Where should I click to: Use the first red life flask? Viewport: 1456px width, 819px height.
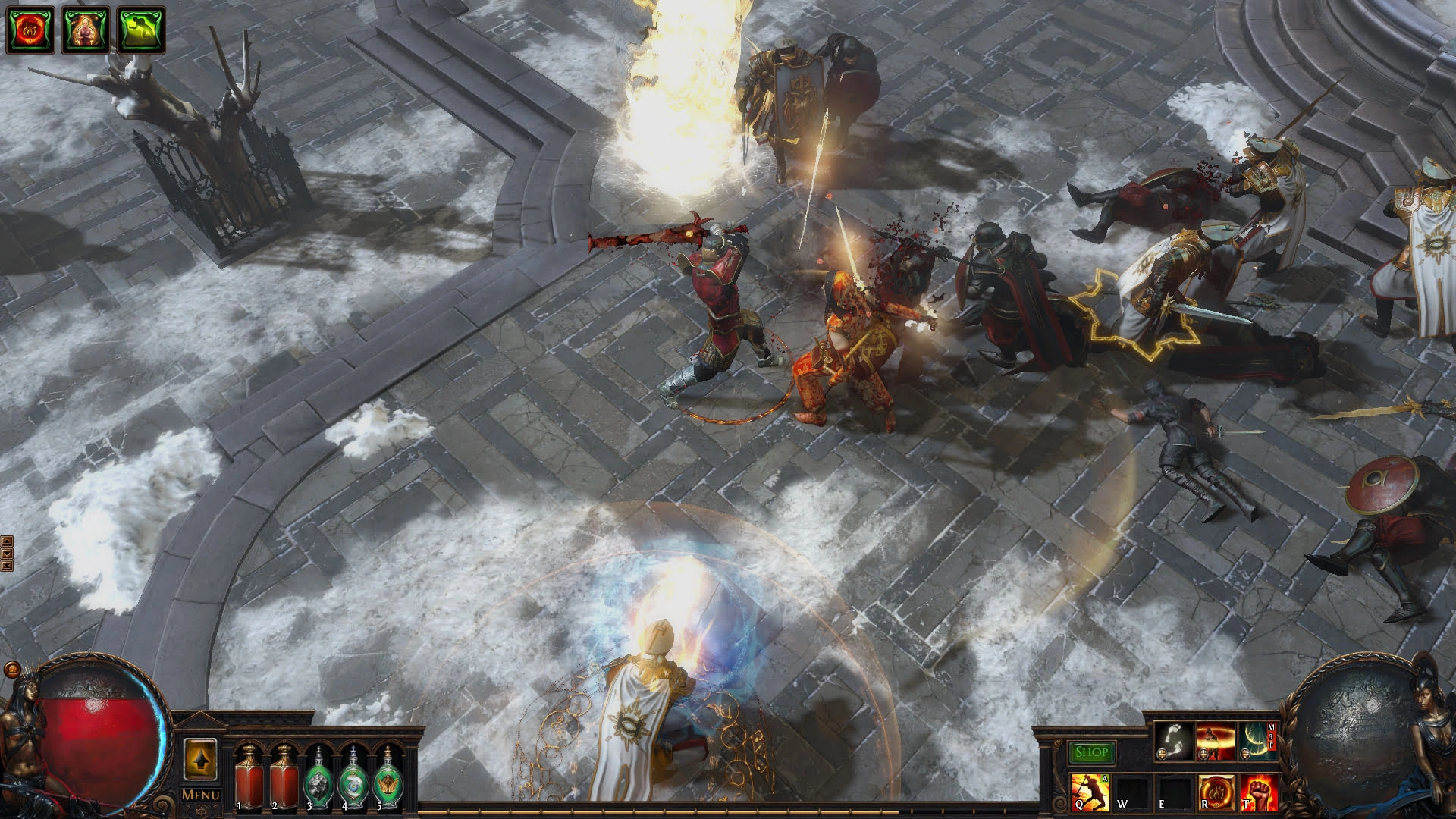pos(248,777)
